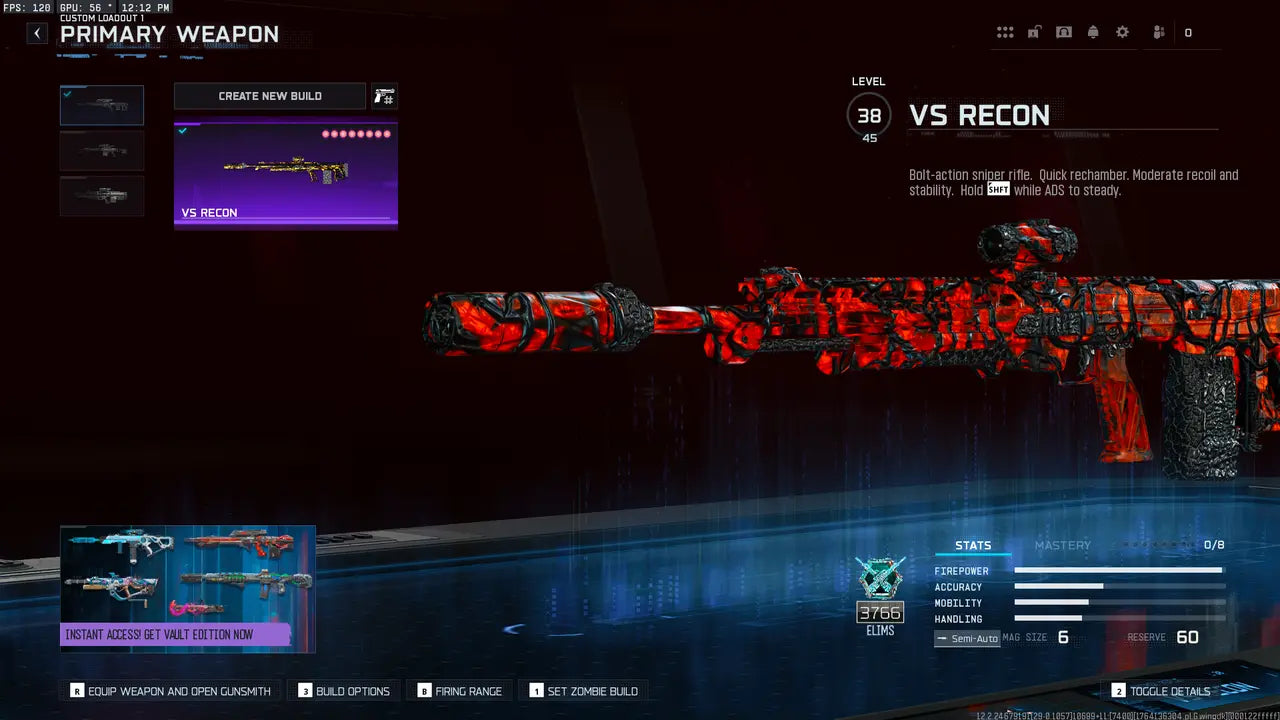
Task: Open the store icon in top bar
Action: coord(1063,32)
